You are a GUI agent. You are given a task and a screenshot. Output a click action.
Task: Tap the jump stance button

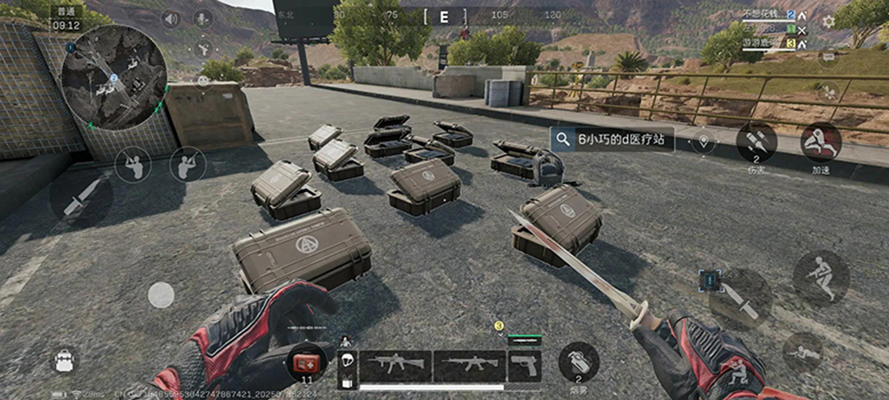tap(821, 277)
